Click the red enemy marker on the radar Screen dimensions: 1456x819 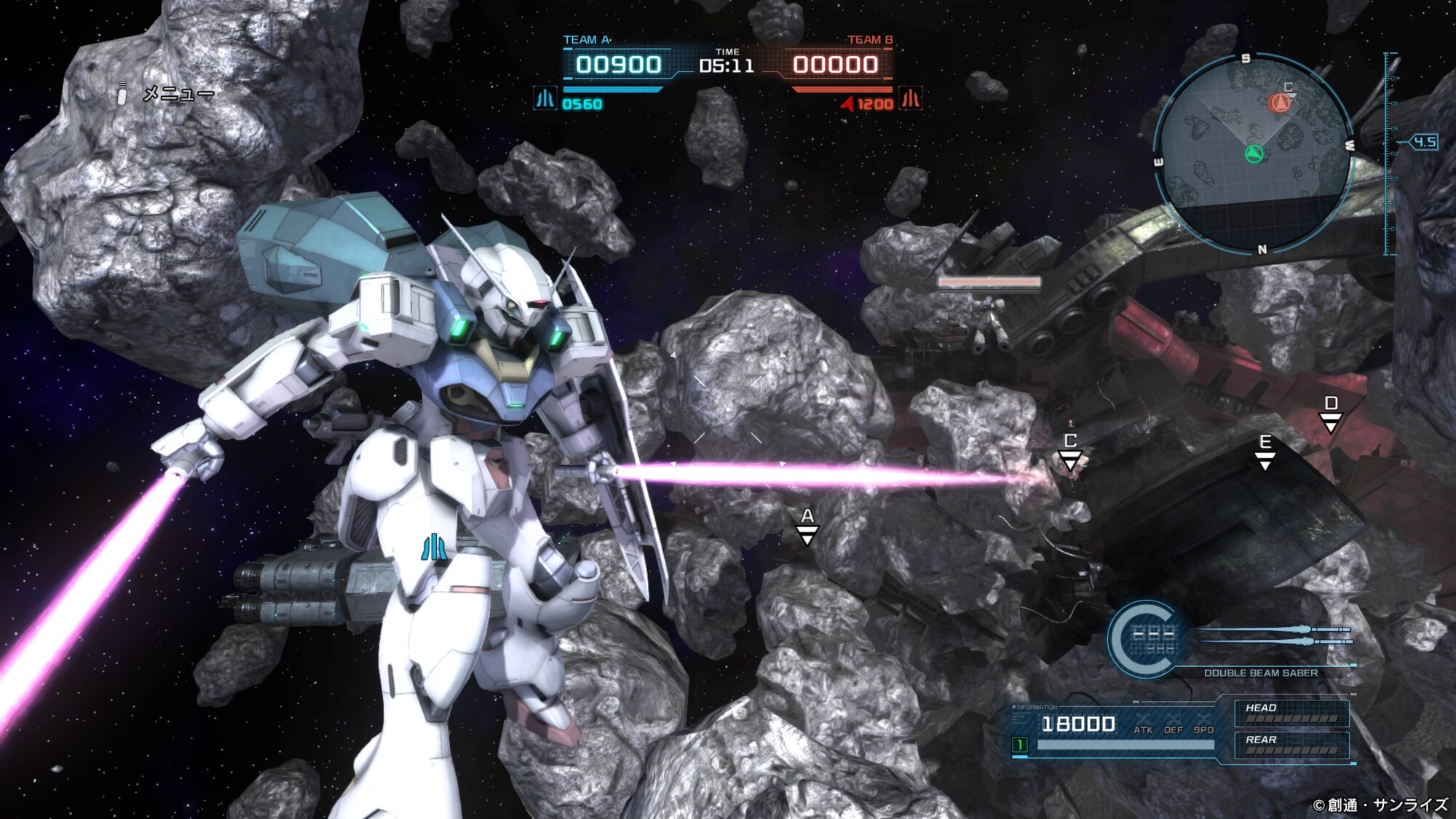point(1278,103)
